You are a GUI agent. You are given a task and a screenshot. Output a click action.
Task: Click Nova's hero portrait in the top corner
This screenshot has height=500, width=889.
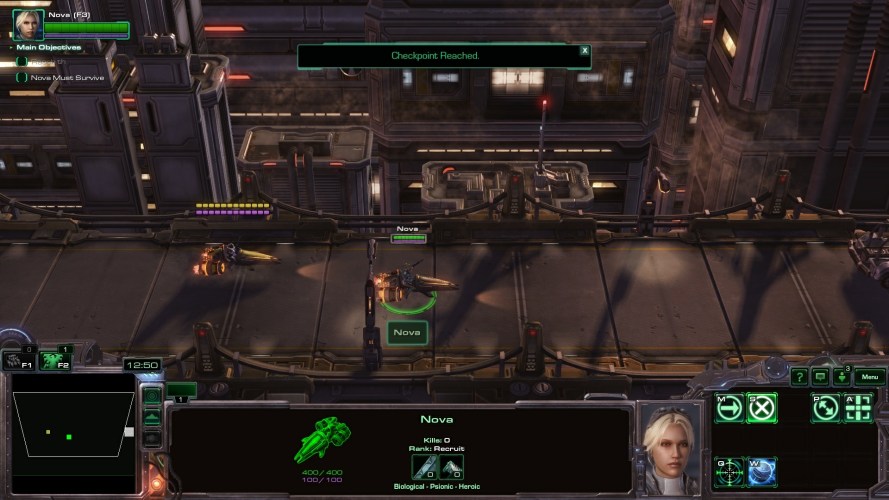[x=28, y=24]
